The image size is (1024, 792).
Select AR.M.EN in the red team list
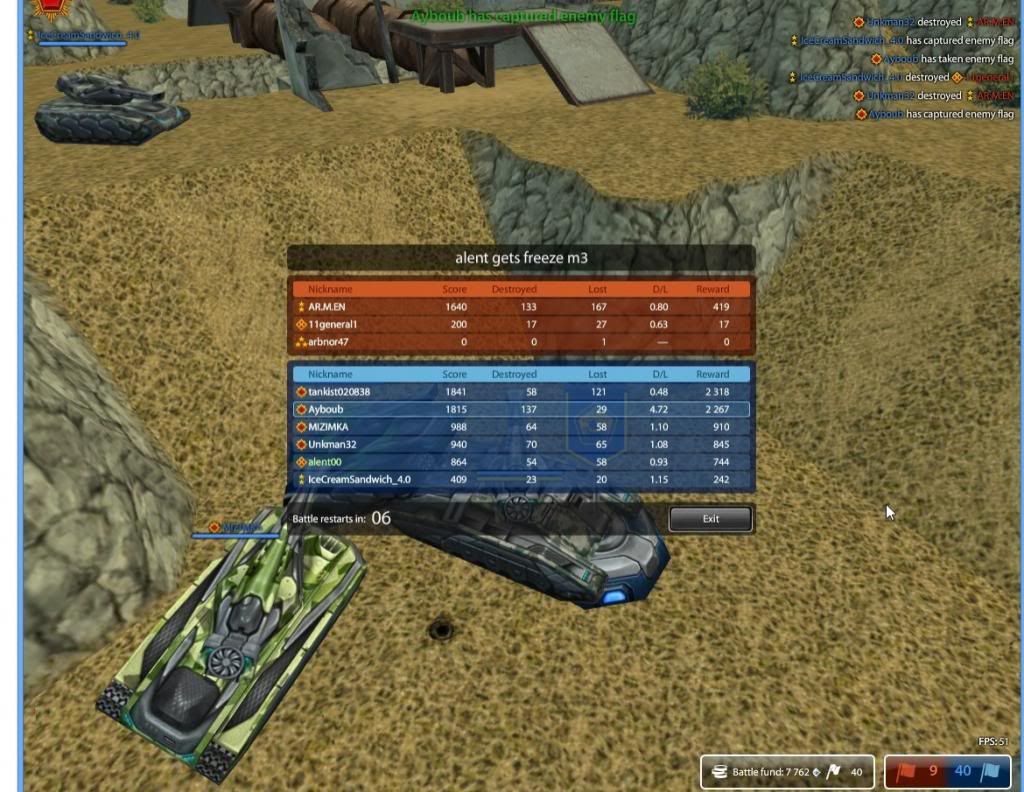[520, 307]
